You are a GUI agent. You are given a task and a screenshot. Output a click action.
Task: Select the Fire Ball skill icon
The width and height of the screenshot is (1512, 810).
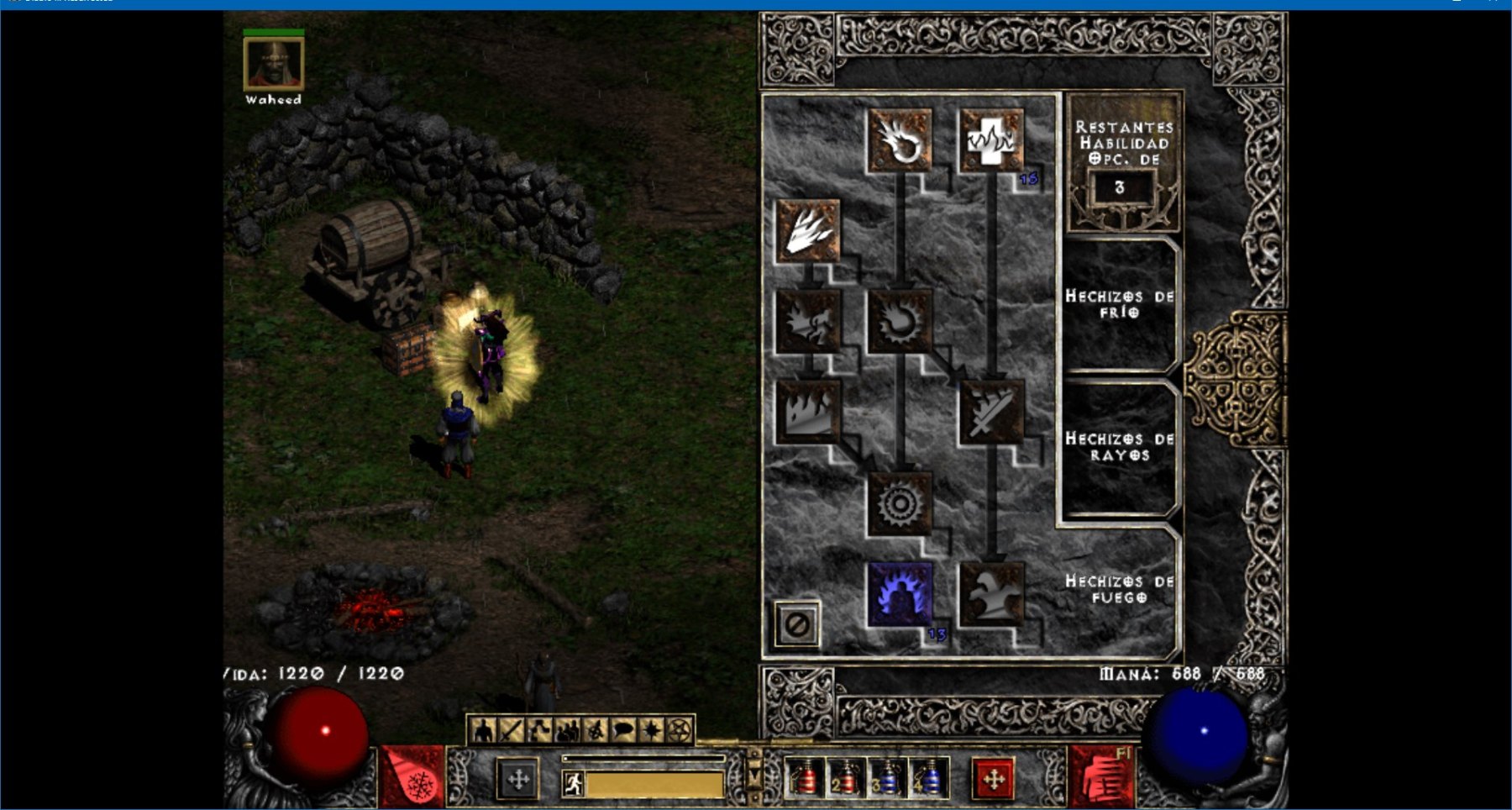point(900,321)
